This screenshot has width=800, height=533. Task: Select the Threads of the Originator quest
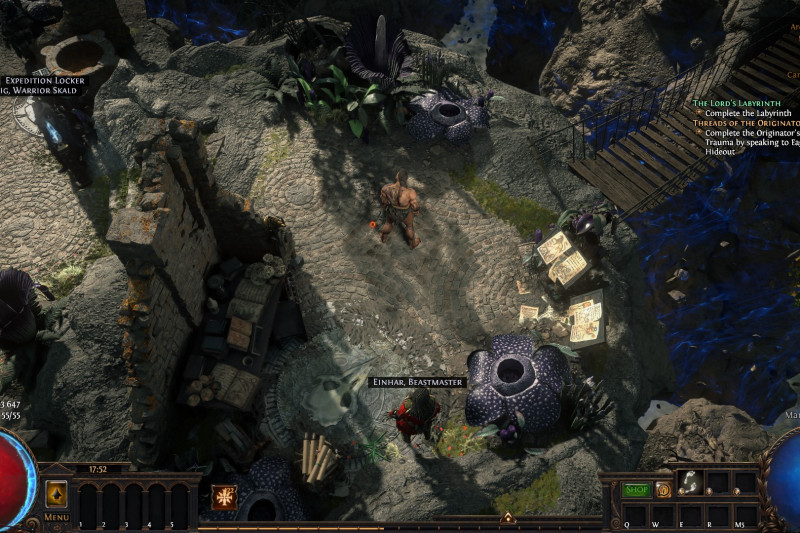[x=746, y=122]
